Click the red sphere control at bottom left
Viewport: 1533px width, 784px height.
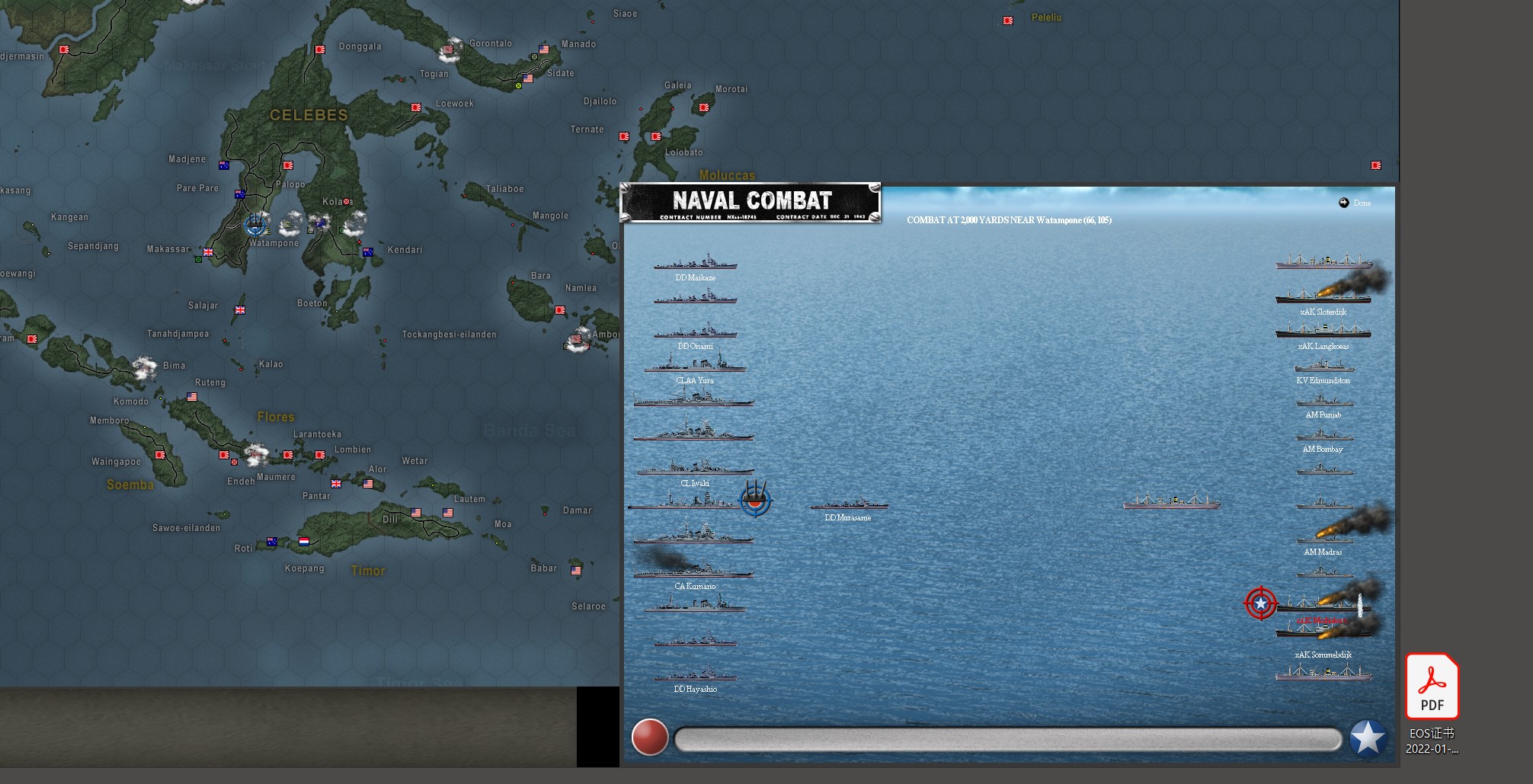[x=649, y=737]
